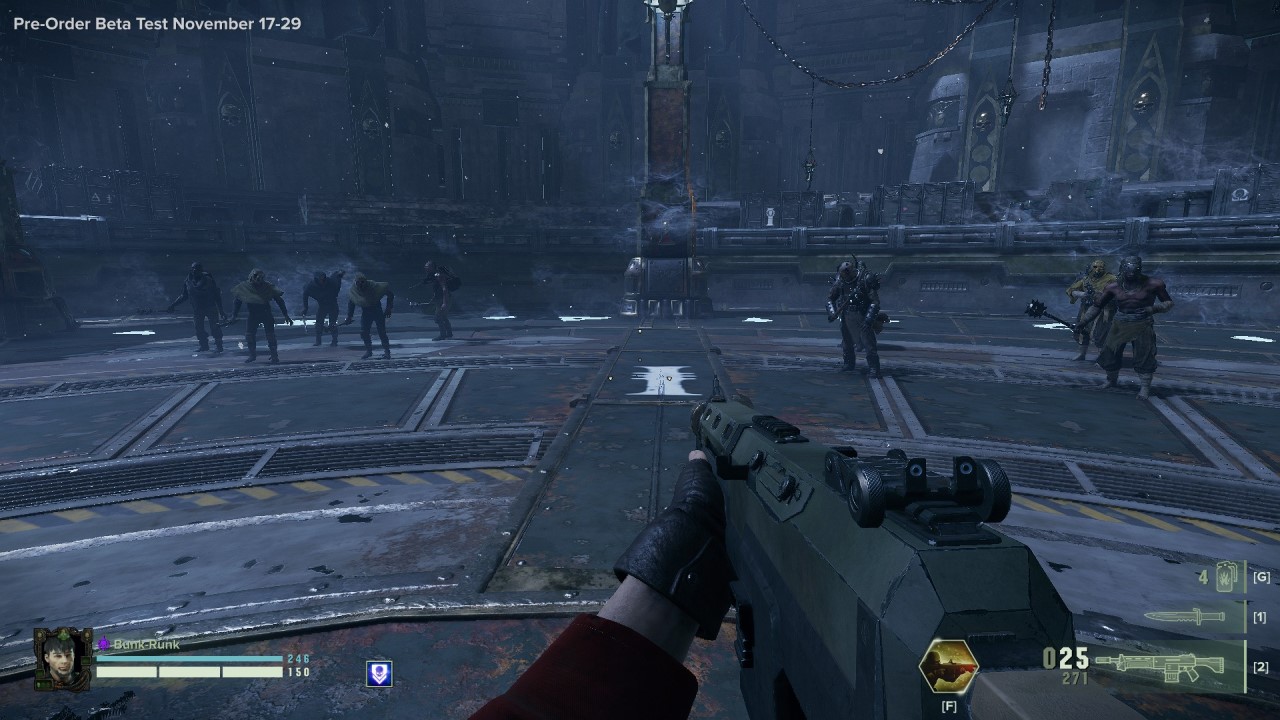Inspect the blue skull buff icon
Screen dimensions: 1280x720
point(380,674)
